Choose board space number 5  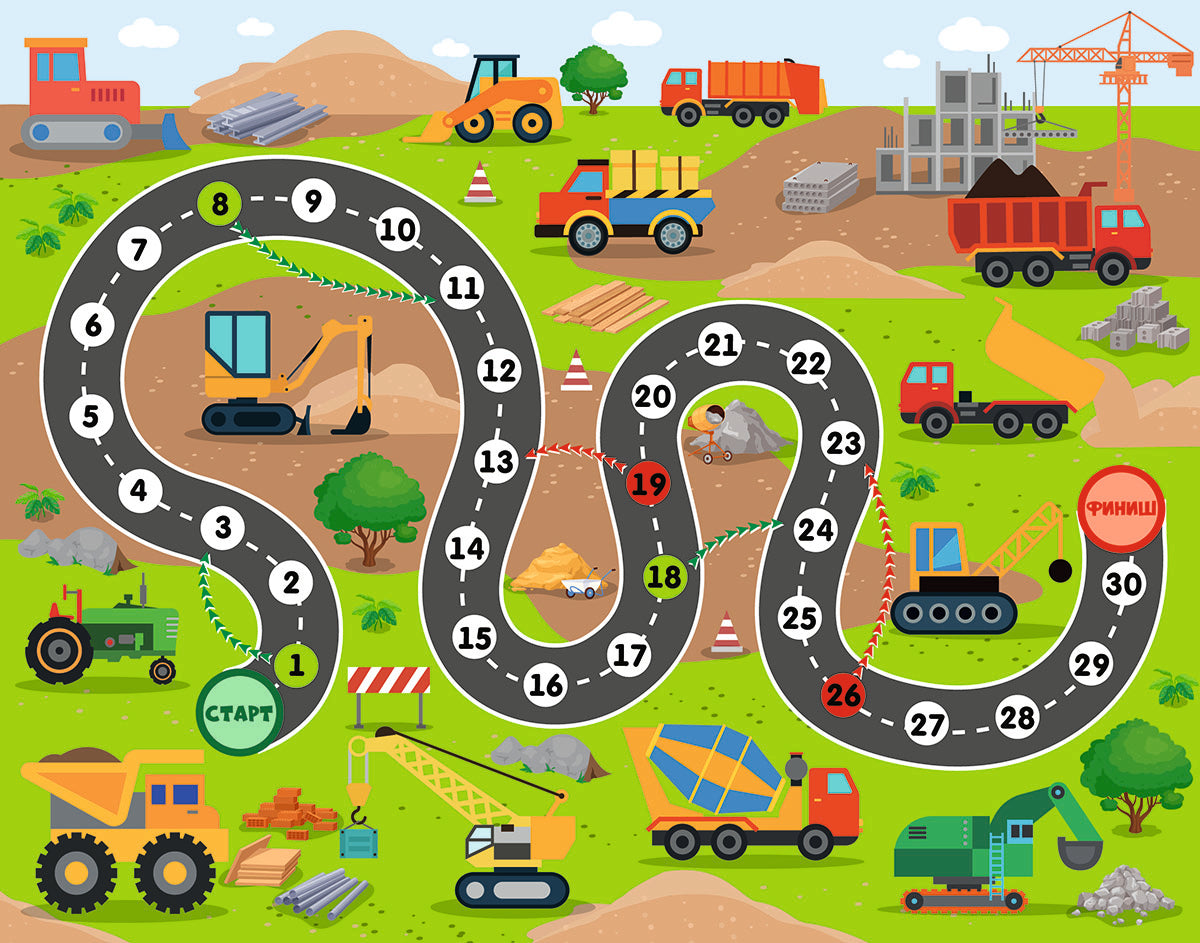click(x=92, y=415)
